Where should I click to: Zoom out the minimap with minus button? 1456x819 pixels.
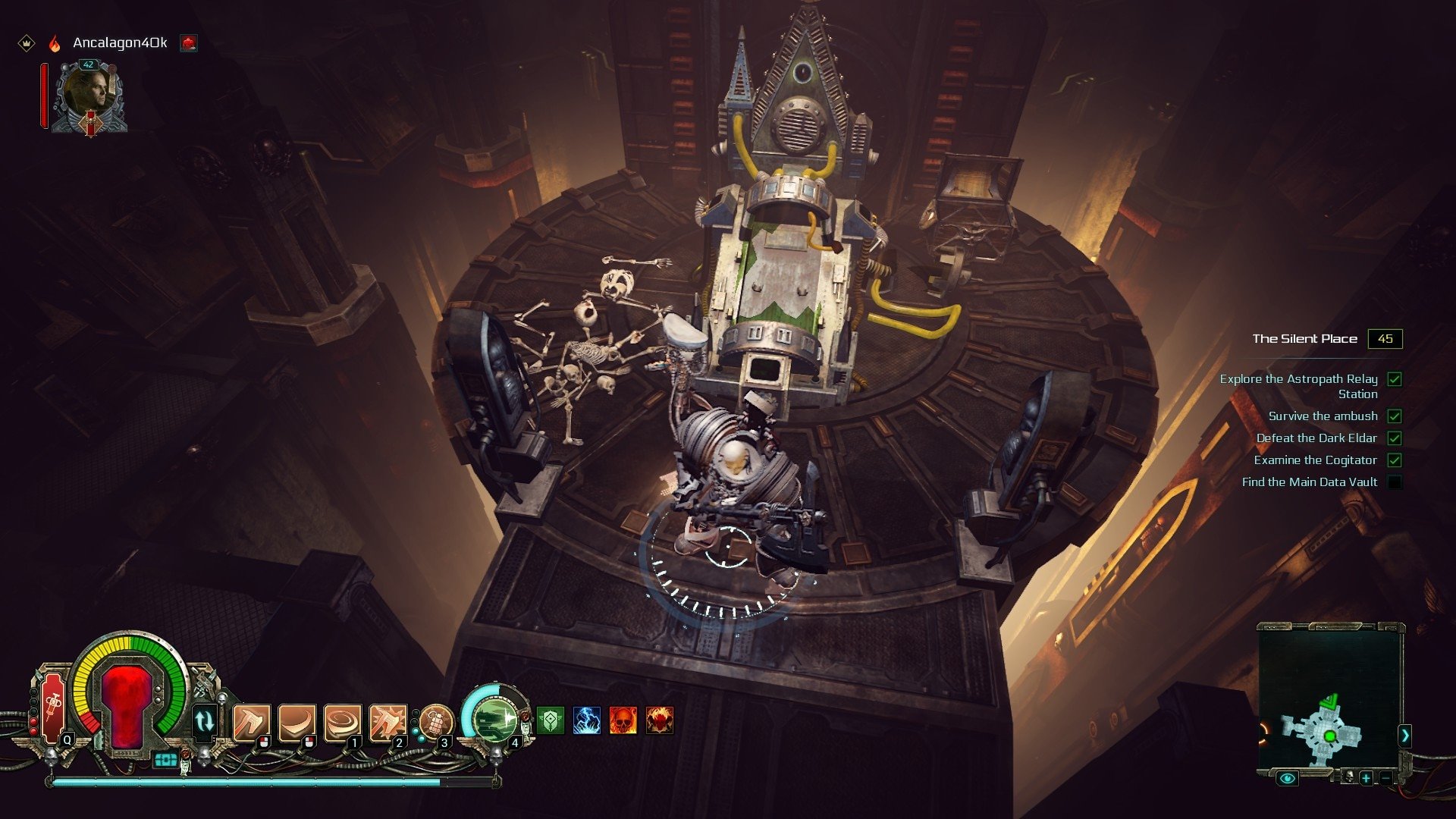[1386, 778]
